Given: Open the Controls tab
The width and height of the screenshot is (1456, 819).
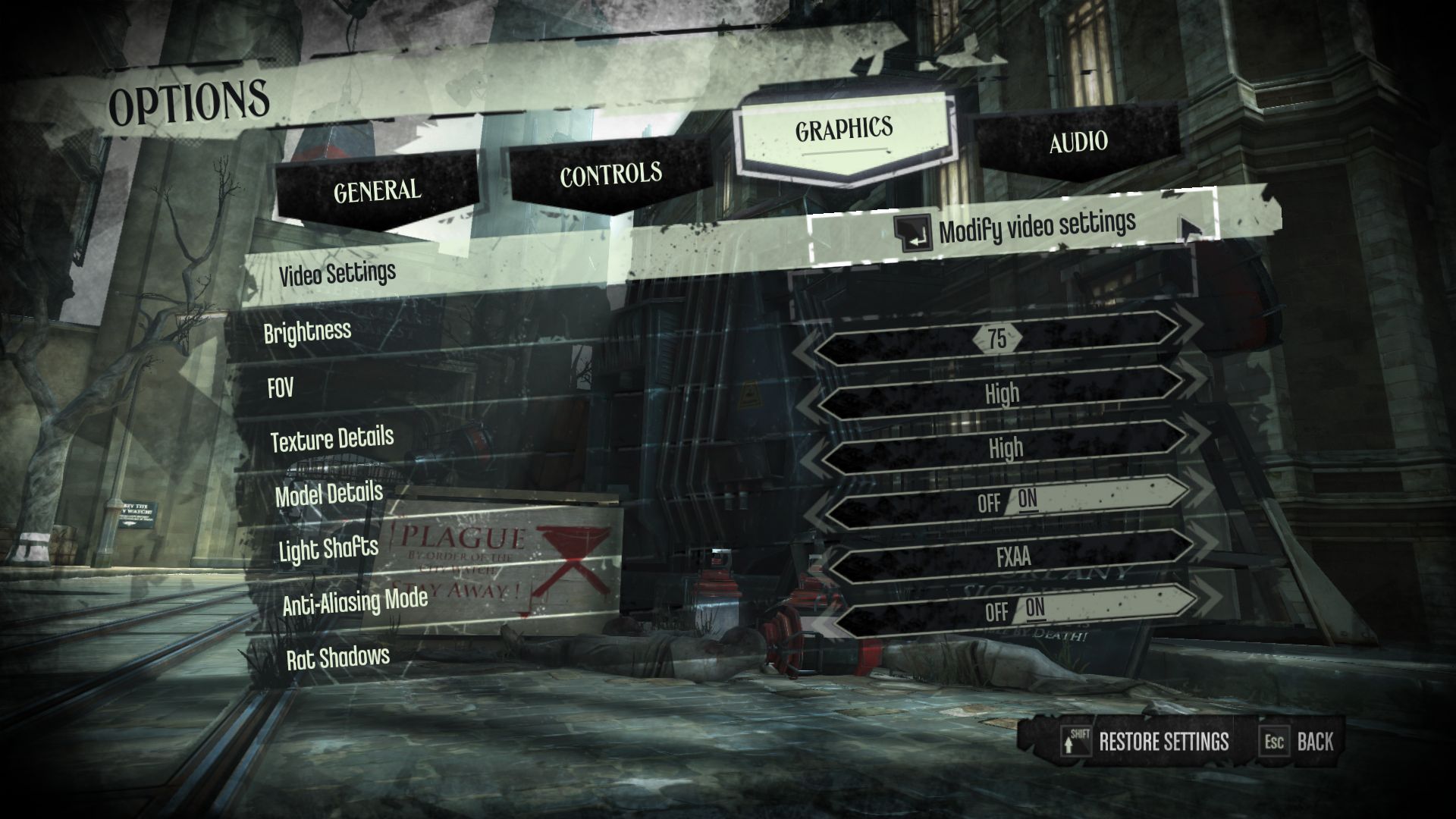Looking at the screenshot, I should click(610, 174).
